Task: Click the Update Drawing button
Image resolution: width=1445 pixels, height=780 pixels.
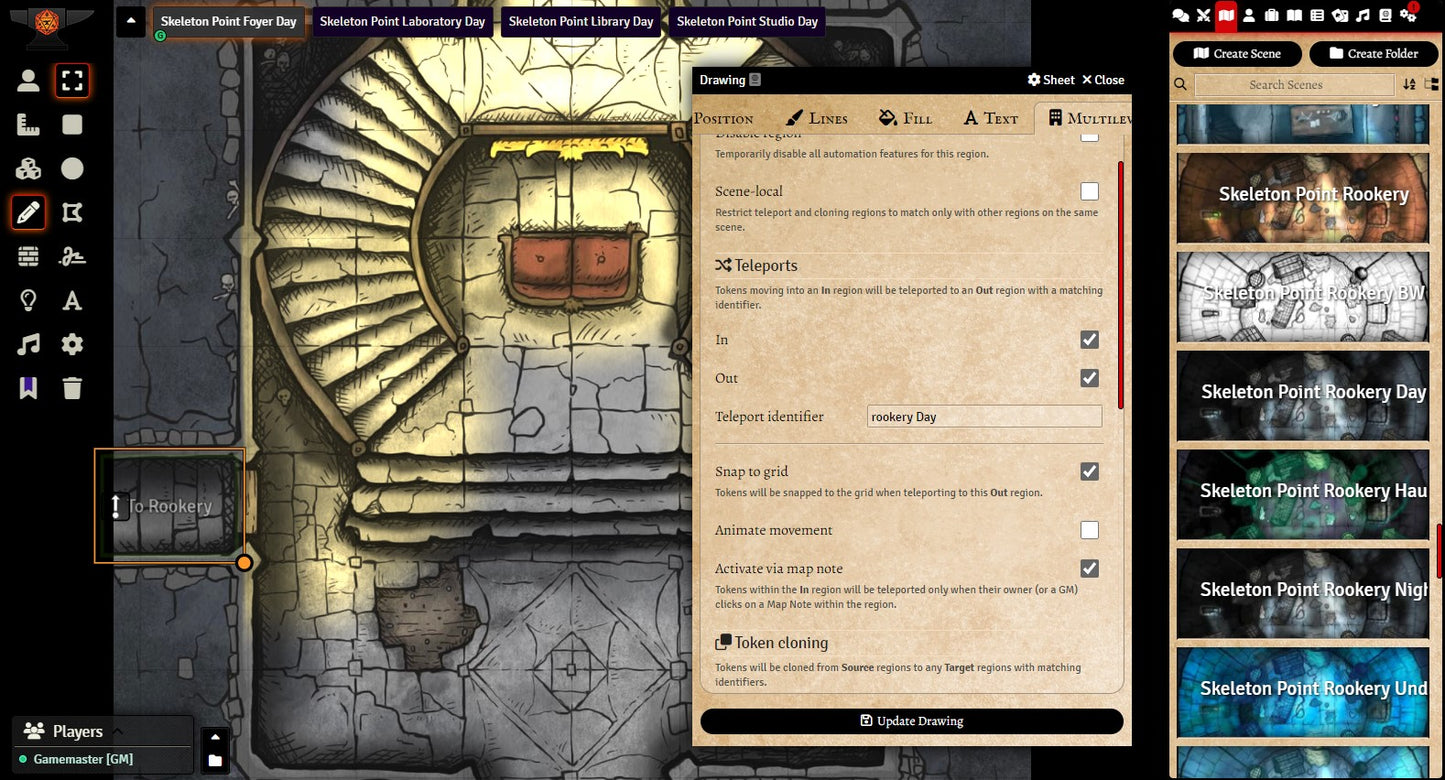Action: (911, 721)
